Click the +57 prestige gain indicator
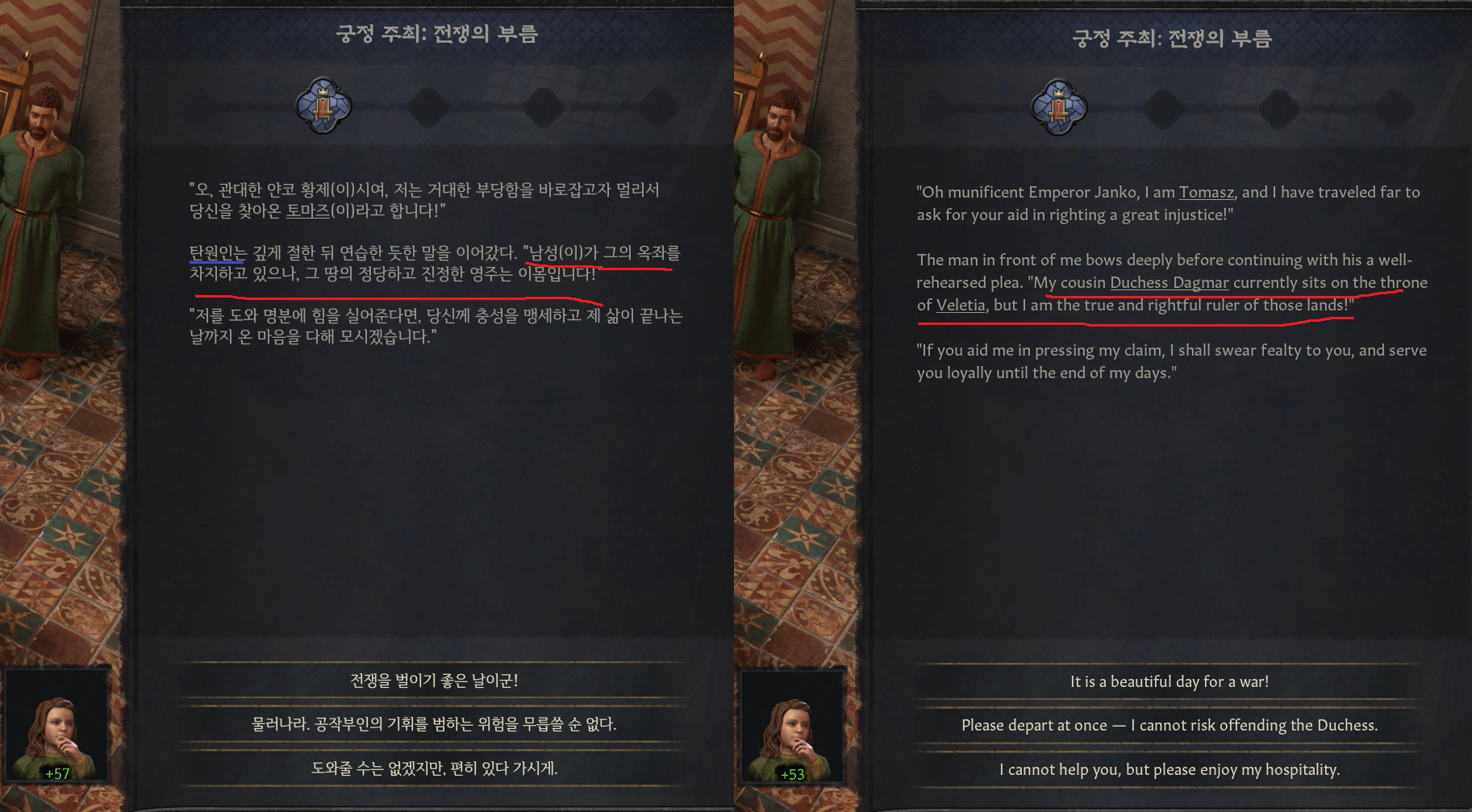The image size is (1472, 812). pyautogui.click(x=58, y=774)
